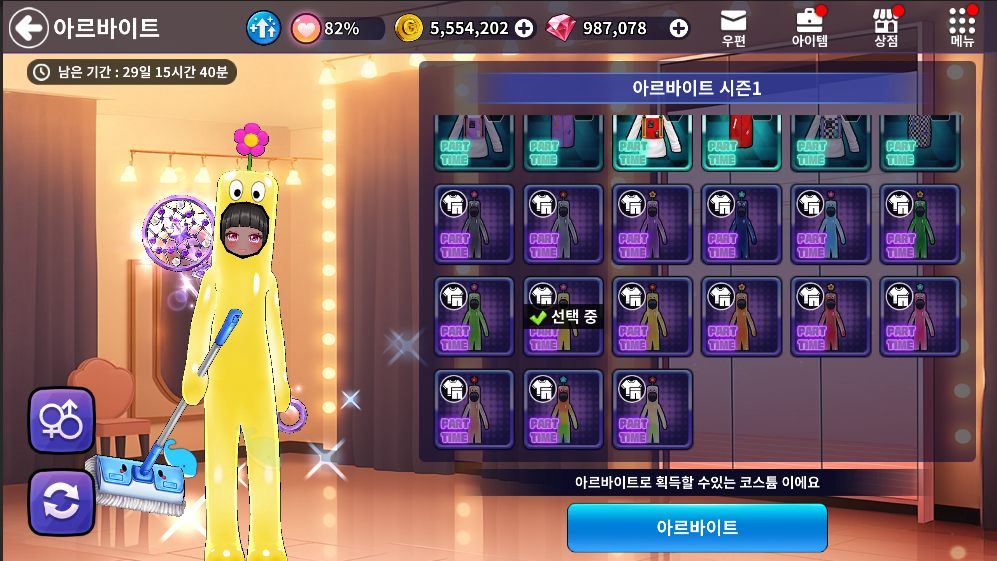Start the part-time job with 아르바이트 button
997x561 pixels.
coord(697,527)
